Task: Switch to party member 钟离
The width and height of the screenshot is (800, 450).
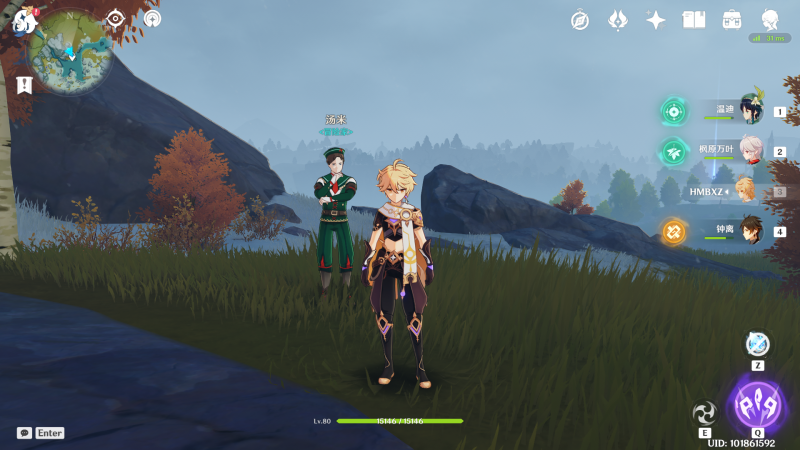Action: tap(750, 230)
